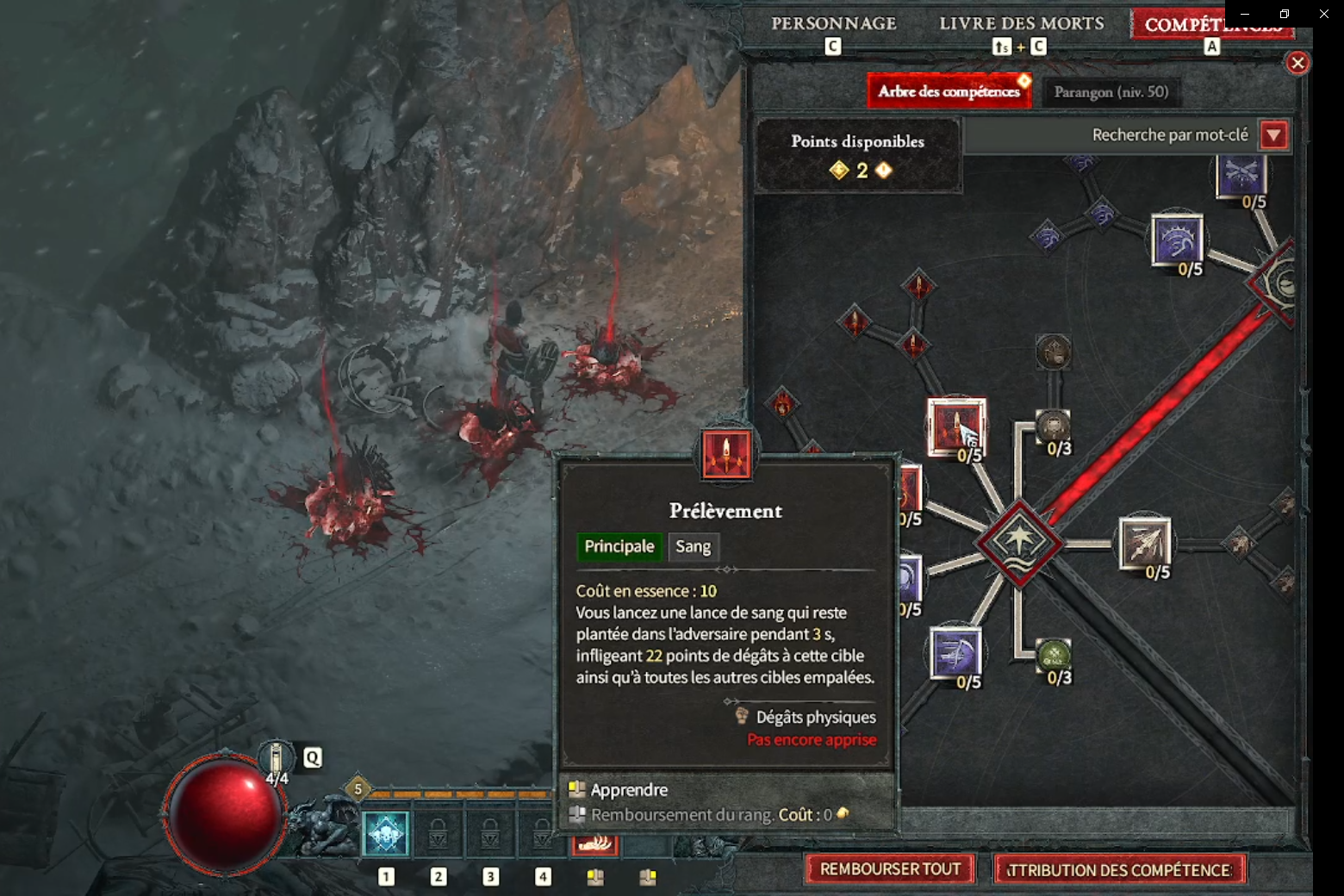Use the healing potion flask icon
1344x896 pixels.
pos(277,758)
